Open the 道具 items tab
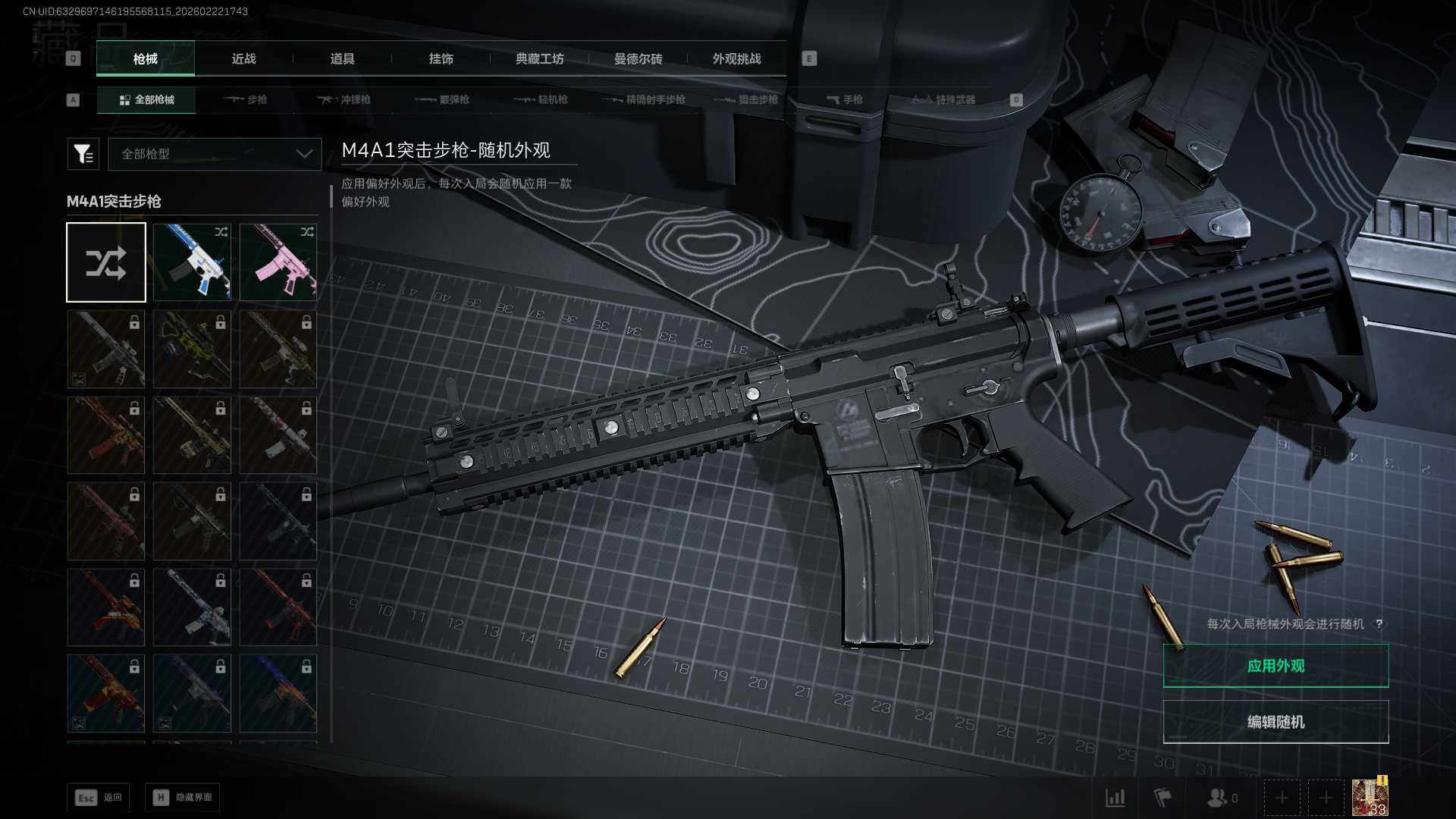Viewport: 1456px width, 819px height. pos(342,59)
